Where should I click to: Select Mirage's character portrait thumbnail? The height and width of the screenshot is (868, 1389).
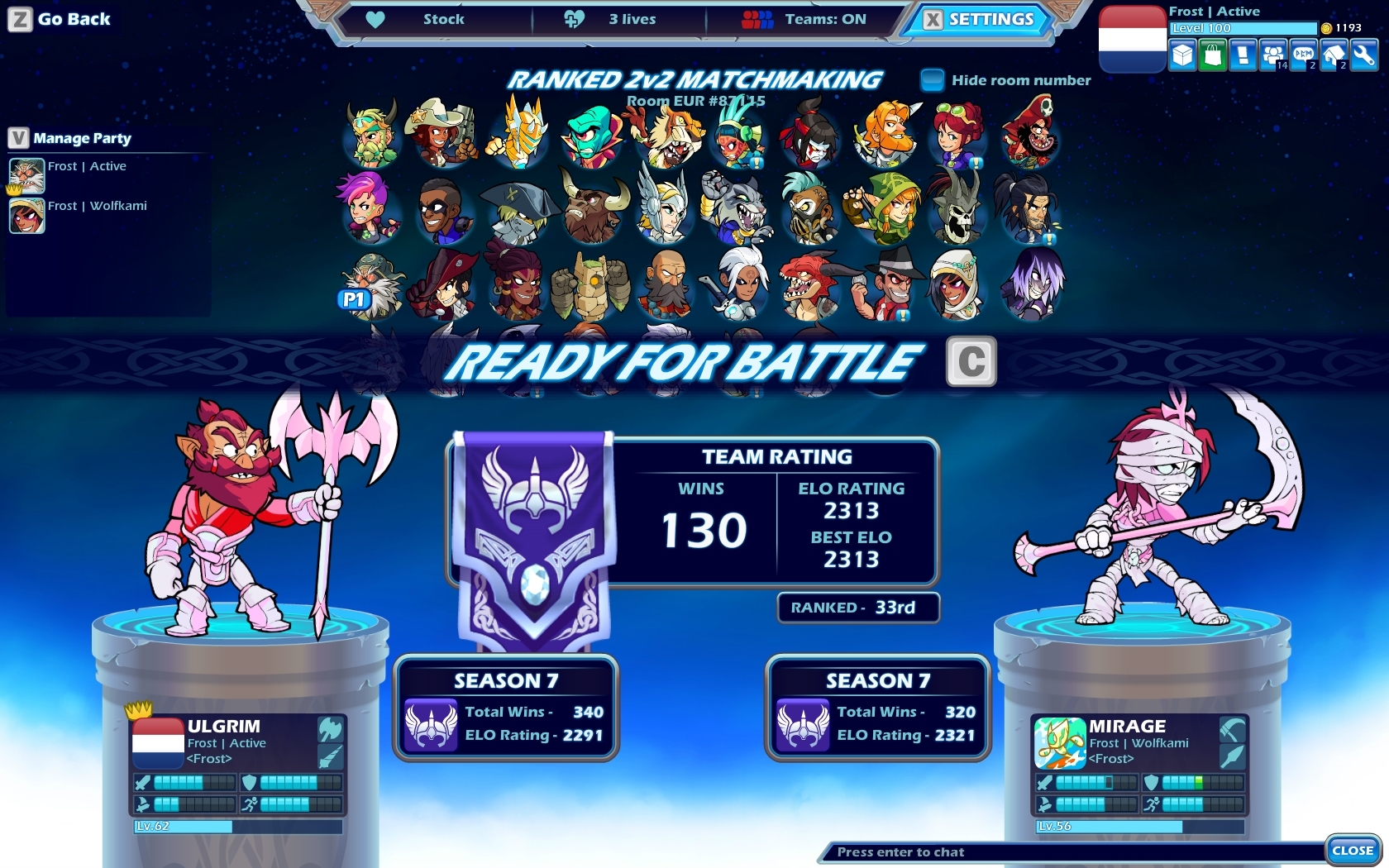(x=1058, y=742)
